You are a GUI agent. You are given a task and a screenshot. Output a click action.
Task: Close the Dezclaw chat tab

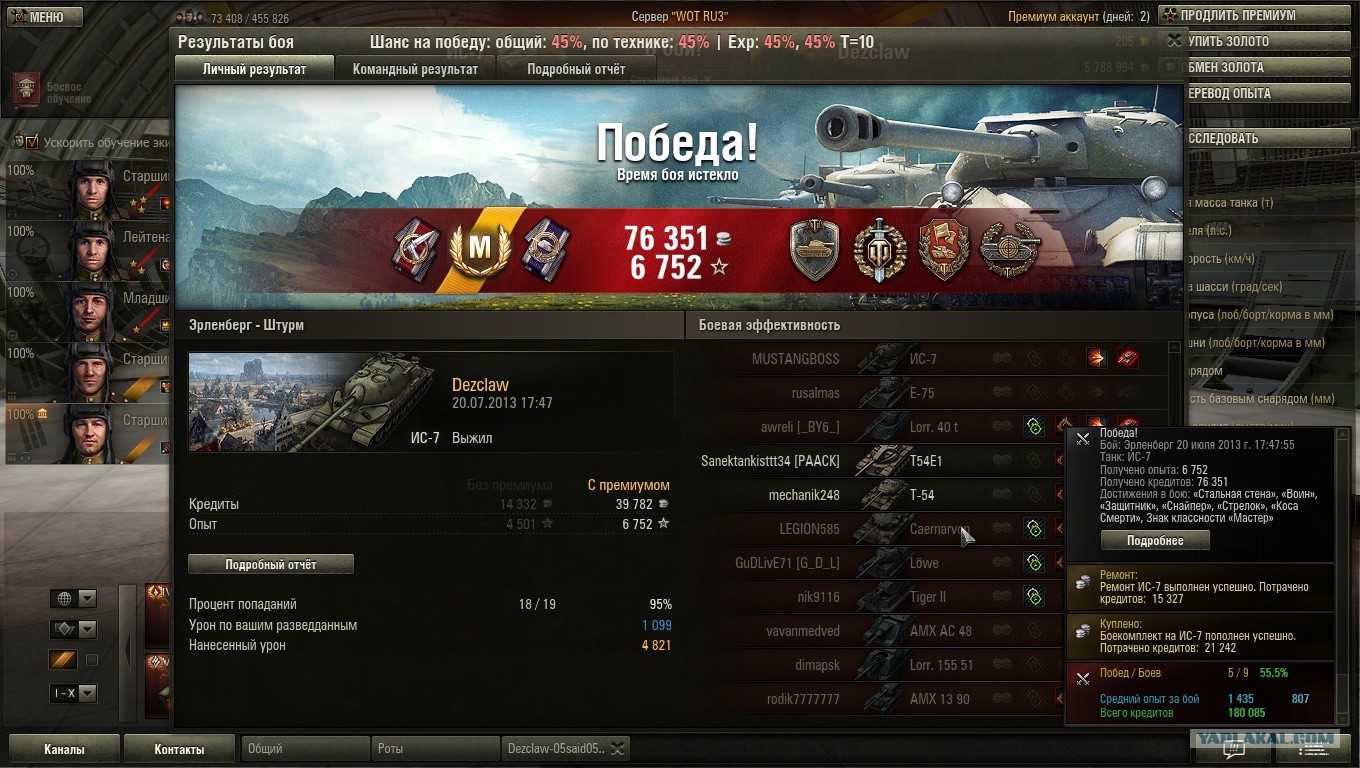point(618,748)
